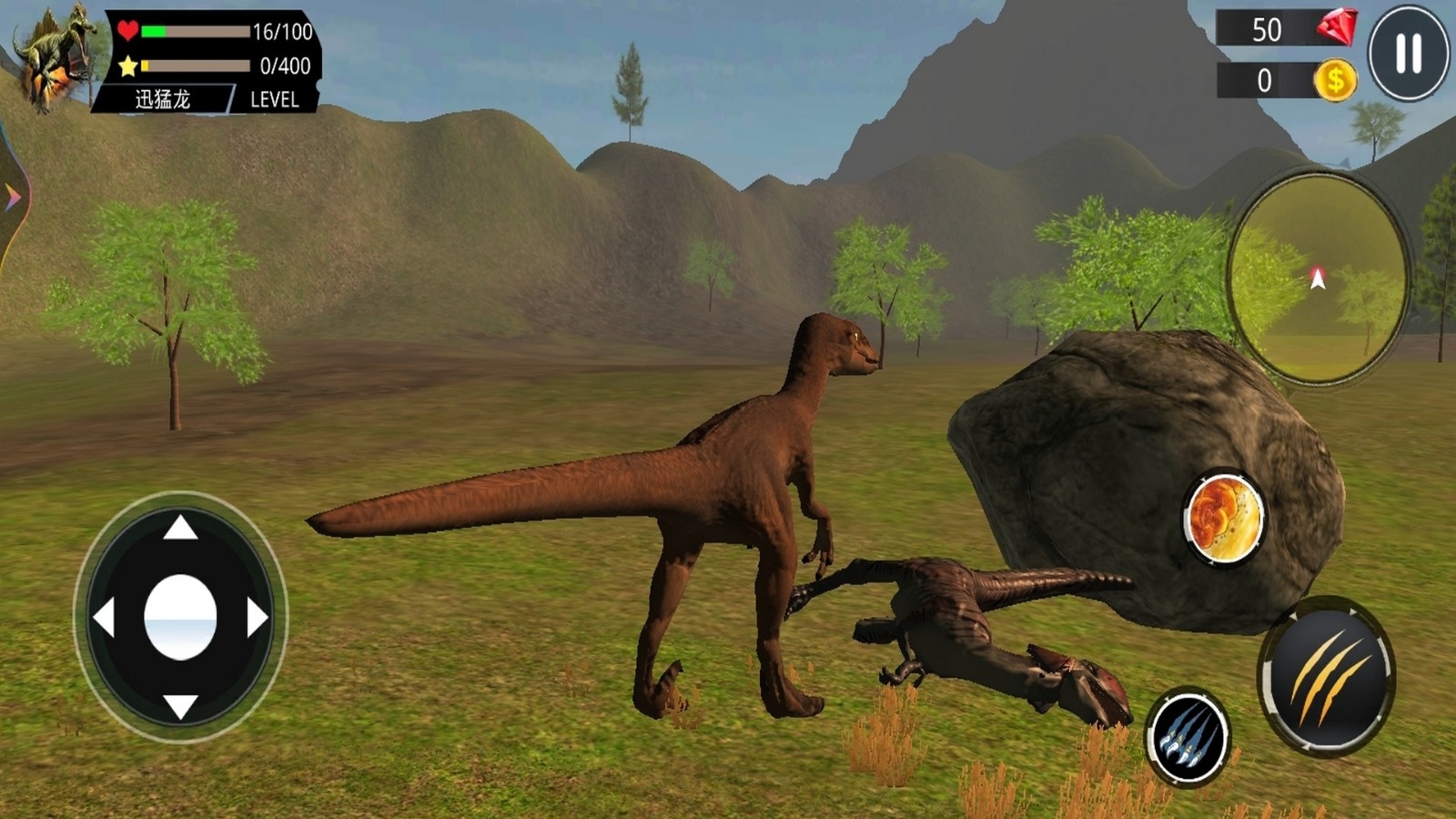The image size is (1456, 819).
Task: Expand the side panel arrow tab
Action: pyautogui.click(x=13, y=197)
